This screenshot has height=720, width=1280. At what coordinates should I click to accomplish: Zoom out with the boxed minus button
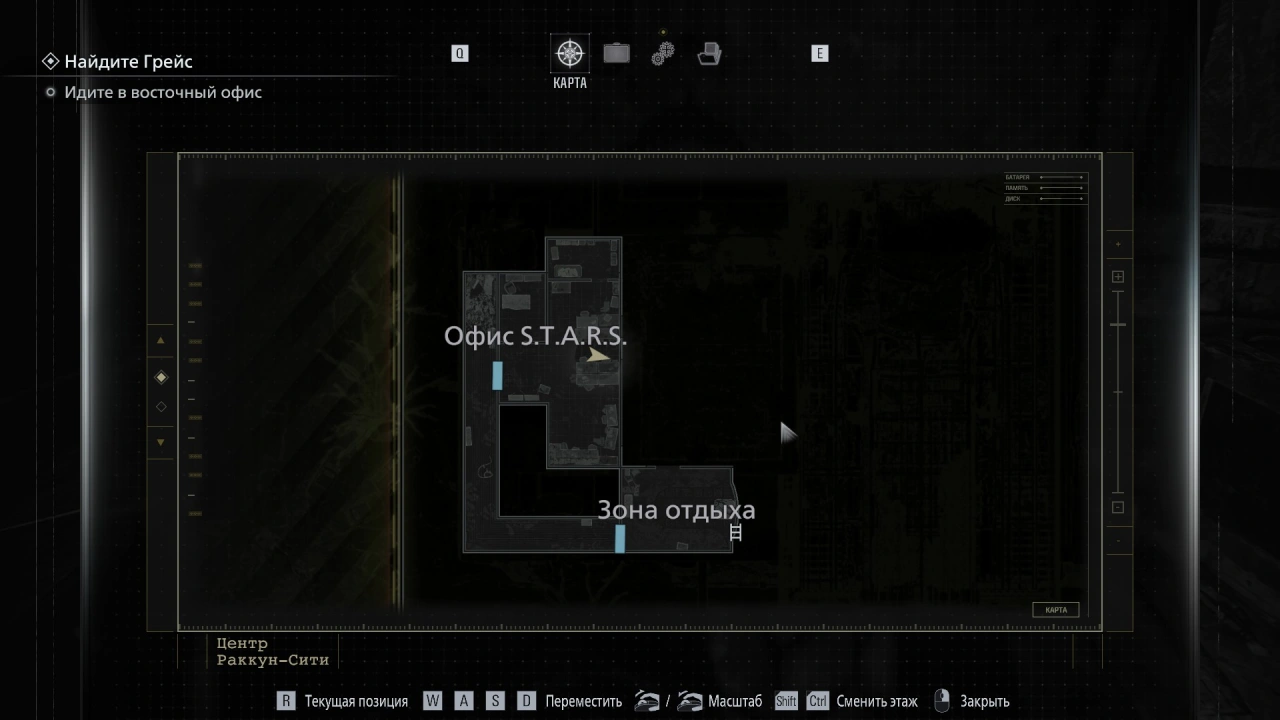click(1118, 507)
